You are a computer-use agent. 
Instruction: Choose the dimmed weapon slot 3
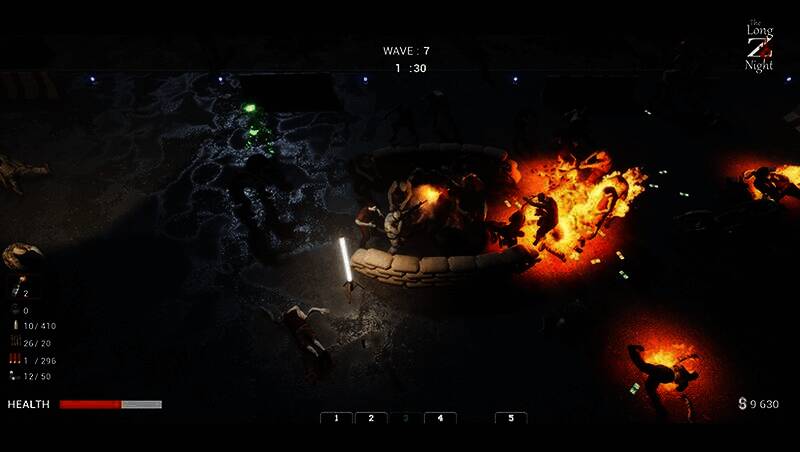[405, 418]
